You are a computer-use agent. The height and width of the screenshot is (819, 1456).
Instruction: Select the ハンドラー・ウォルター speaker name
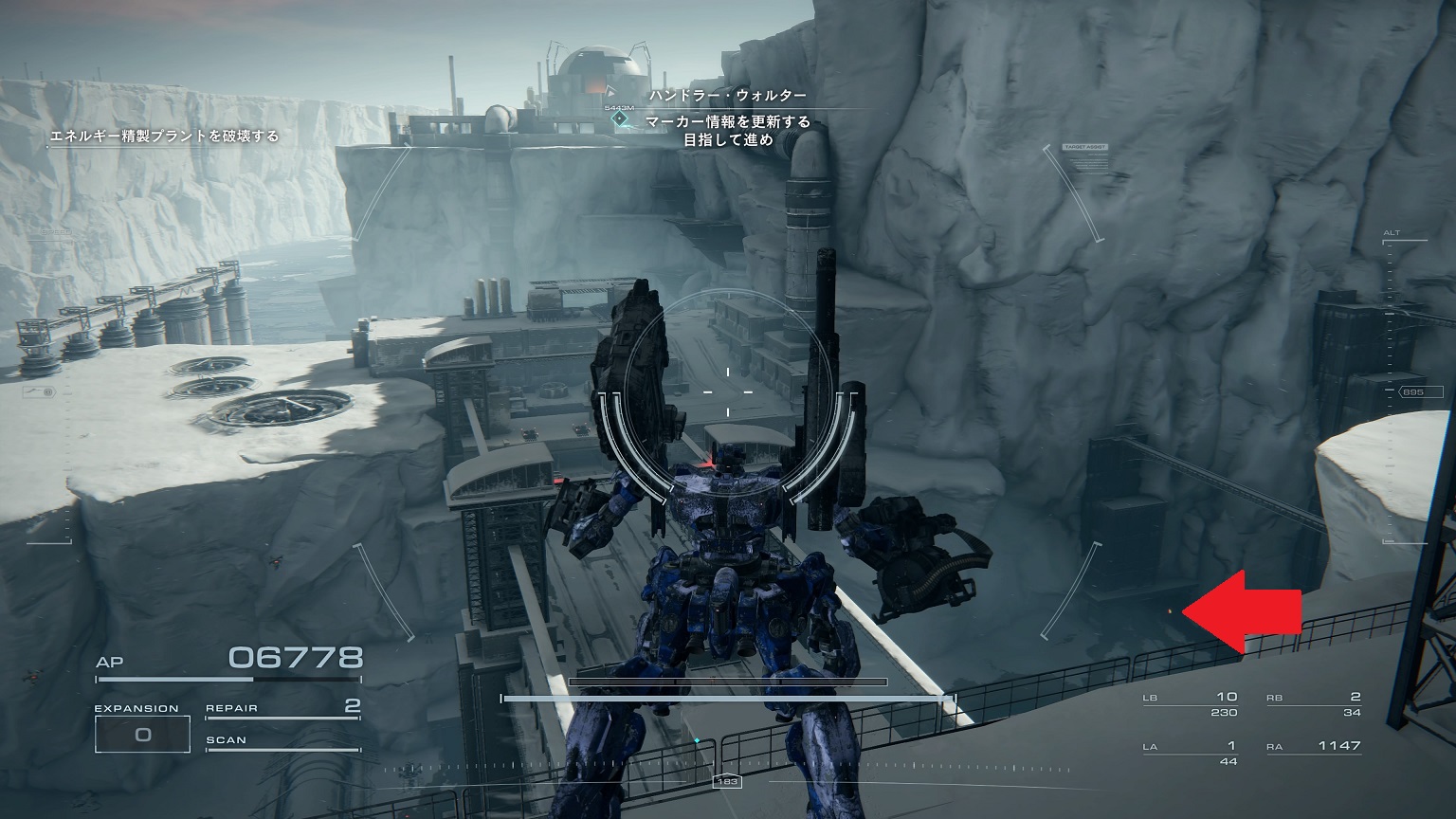tap(728, 94)
